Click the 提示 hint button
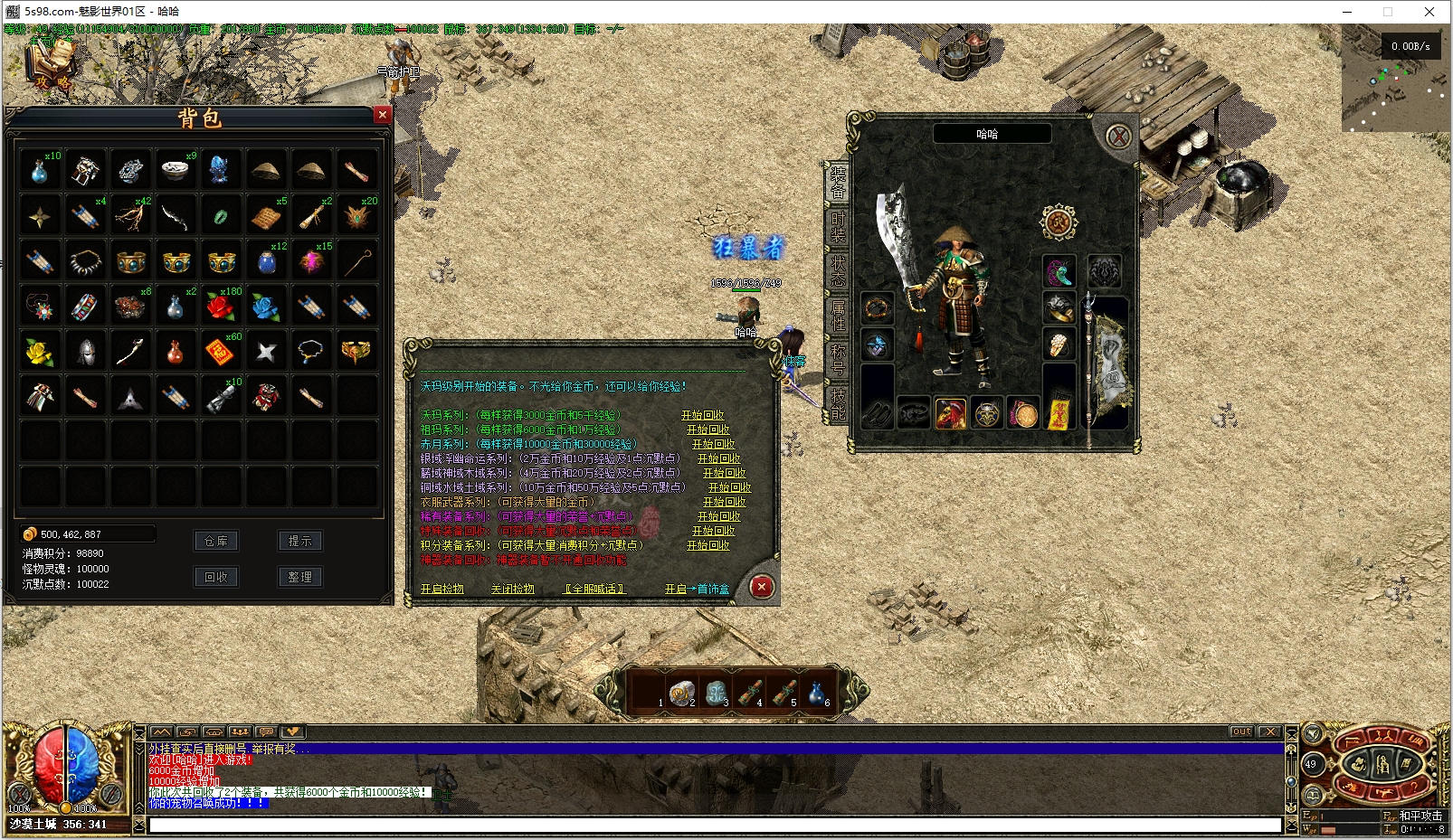Screen dimensions: 1453x840 coord(299,541)
